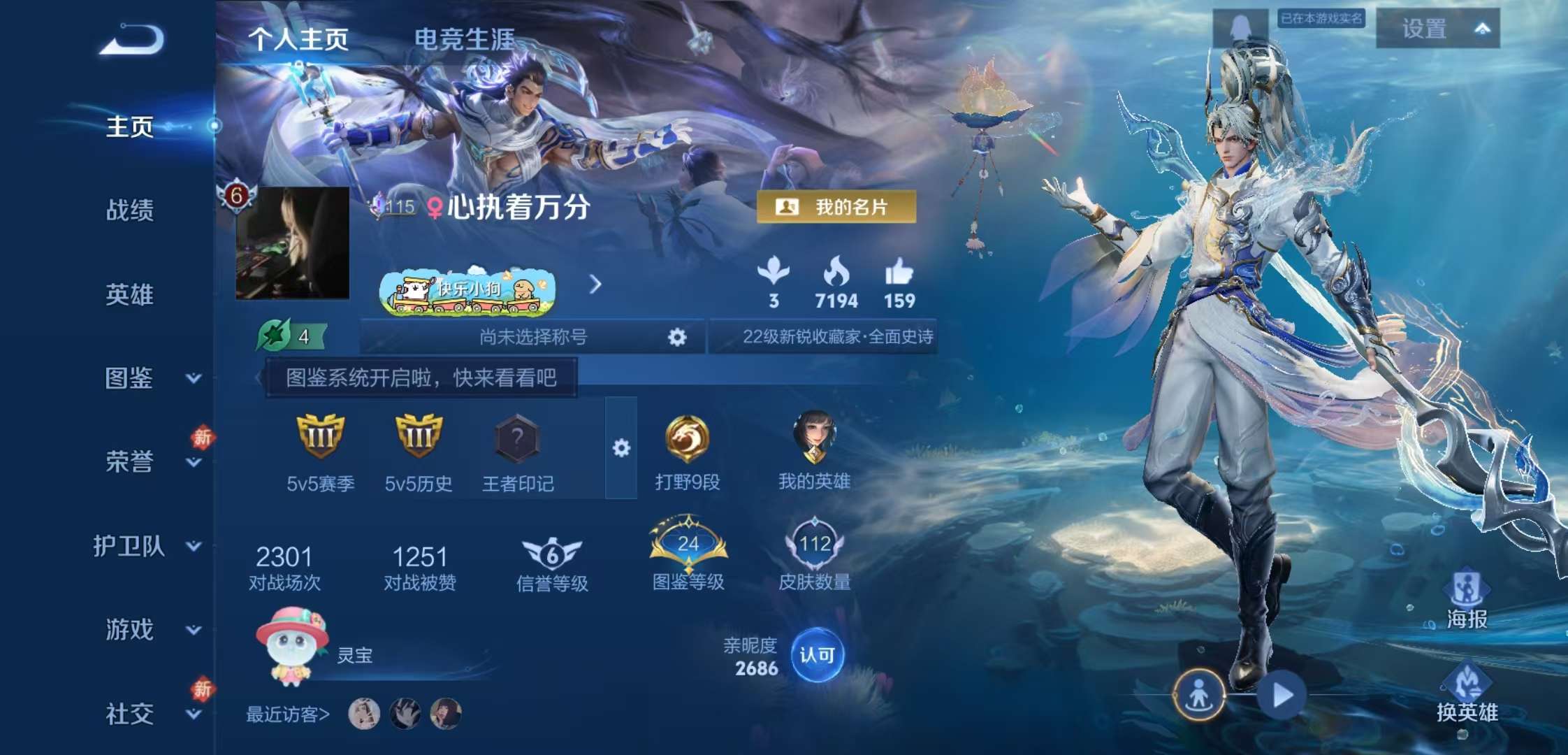Switch to the 电竞生涯 tab
This screenshot has height=755, width=1568.
[465, 41]
